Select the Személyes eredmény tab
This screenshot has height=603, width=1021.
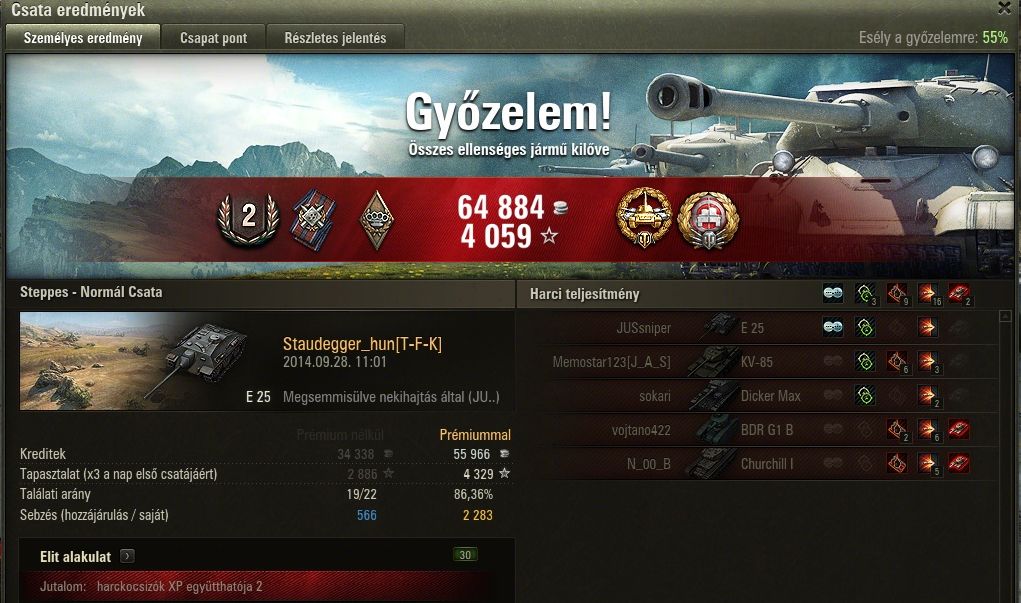[82, 39]
